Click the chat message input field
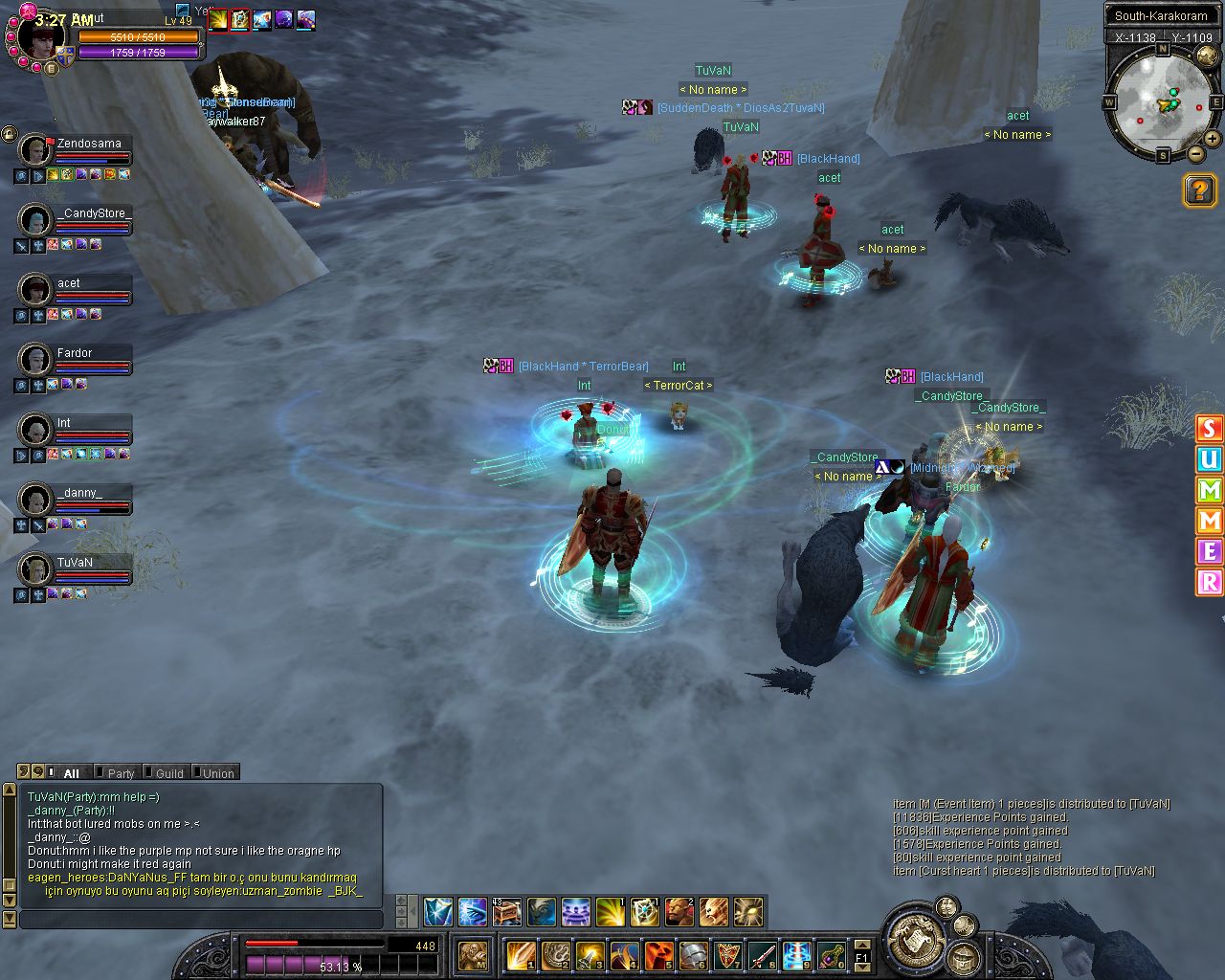Image resolution: width=1225 pixels, height=980 pixels. pyautogui.click(x=201, y=920)
